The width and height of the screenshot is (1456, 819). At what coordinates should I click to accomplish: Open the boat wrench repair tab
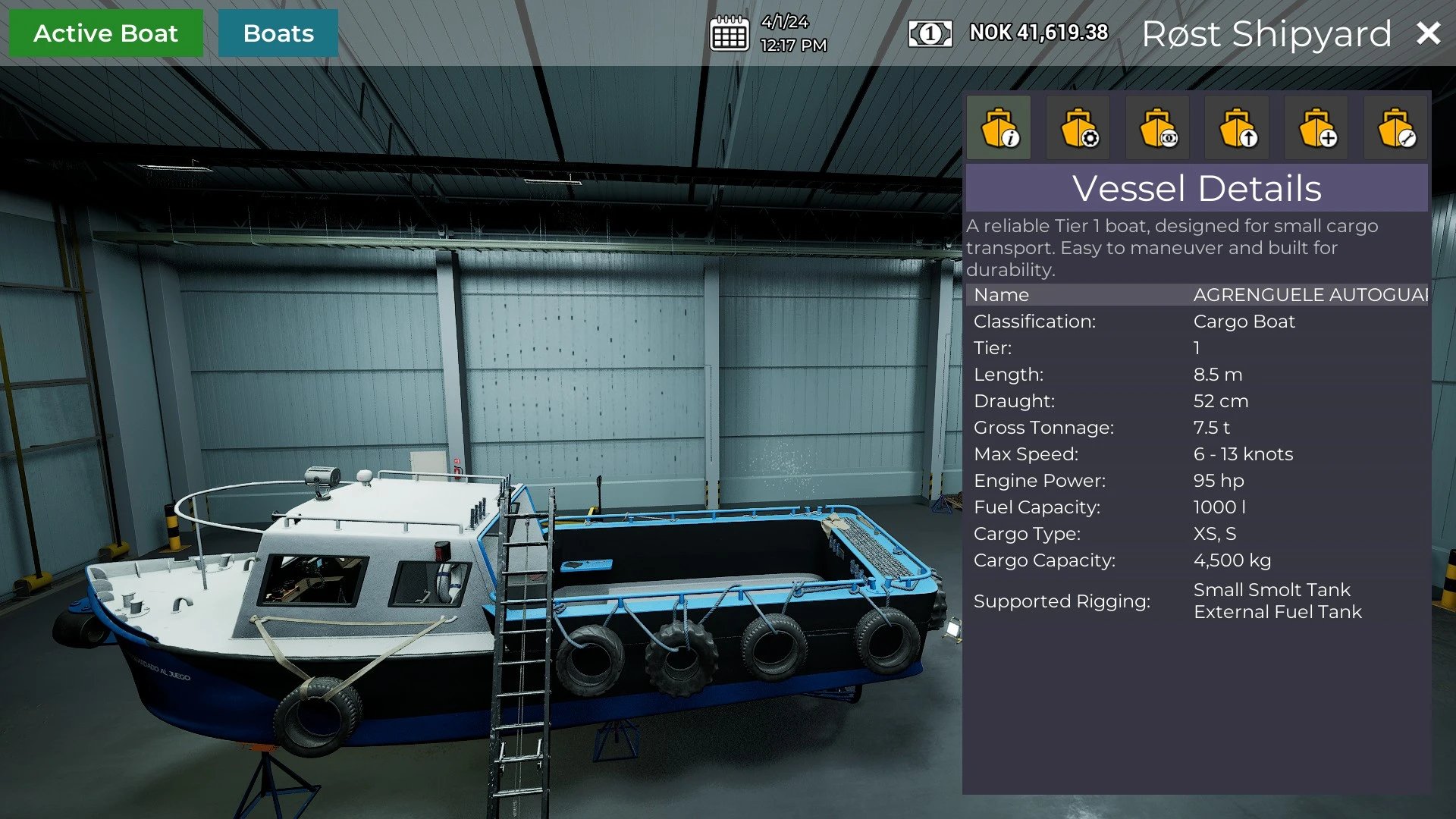pos(1396,127)
